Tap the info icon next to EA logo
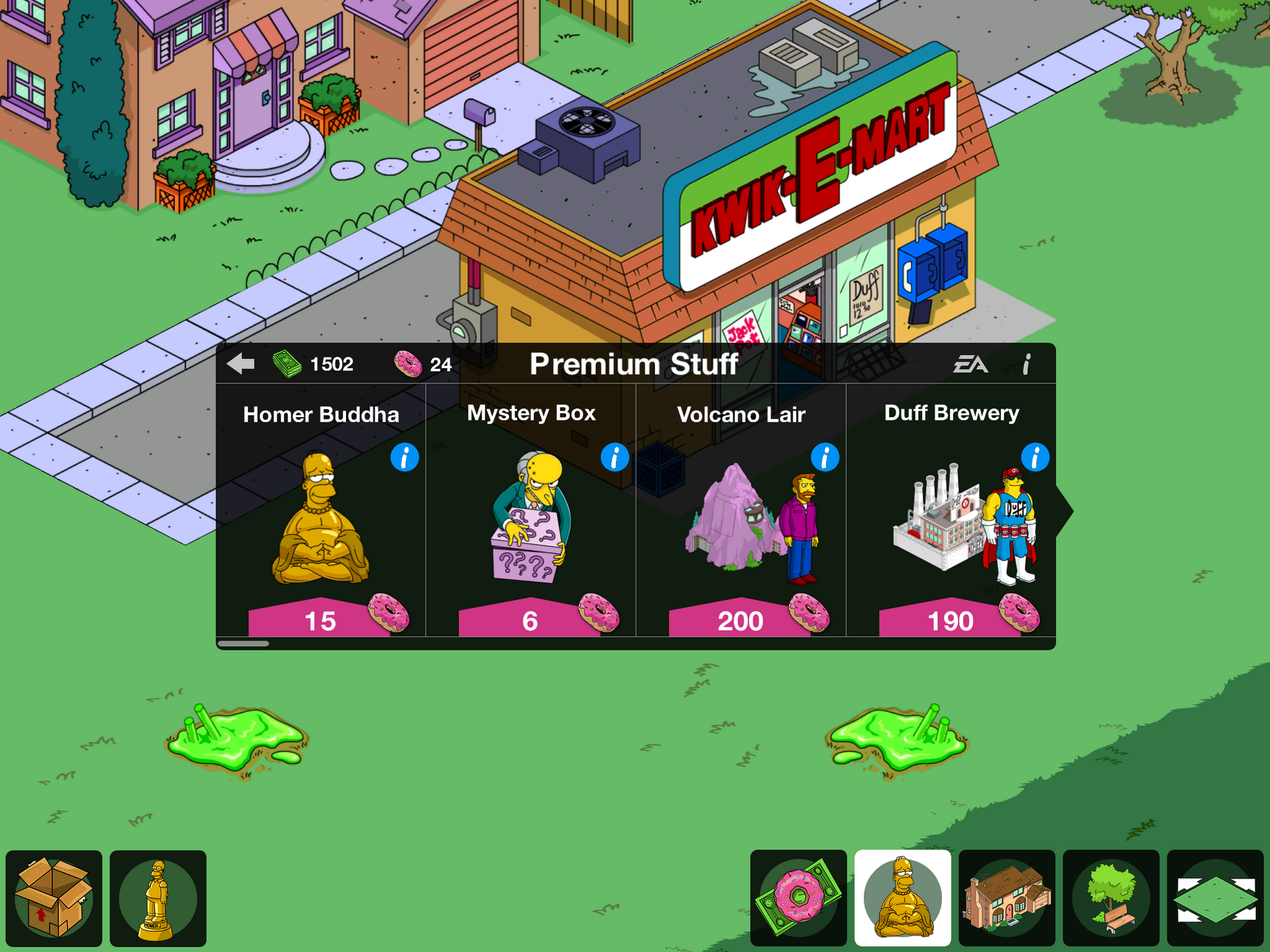The image size is (1270, 952). pyautogui.click(x=1027, y=364)
